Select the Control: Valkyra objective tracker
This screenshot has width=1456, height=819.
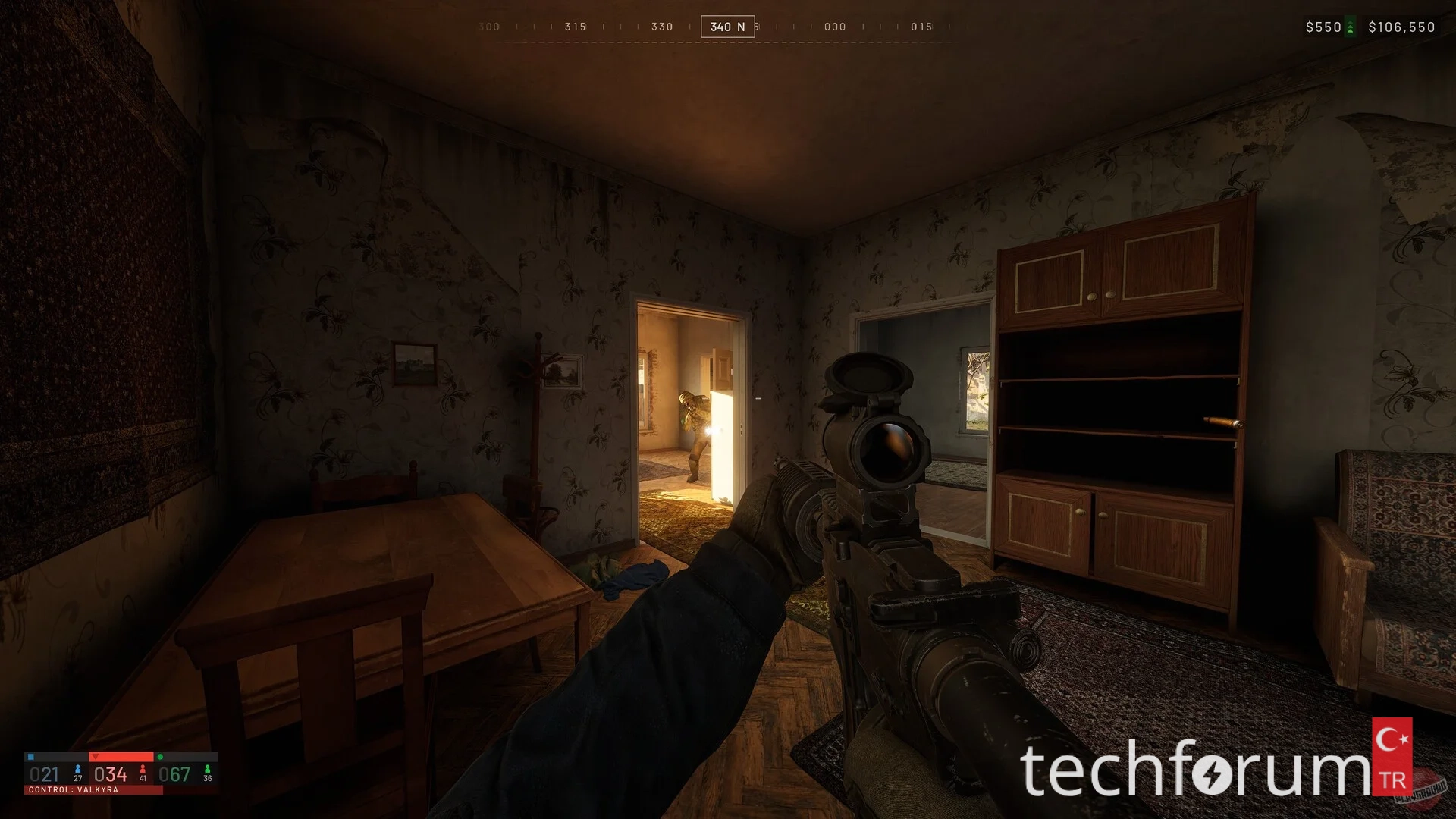click(x=121, y=773)
